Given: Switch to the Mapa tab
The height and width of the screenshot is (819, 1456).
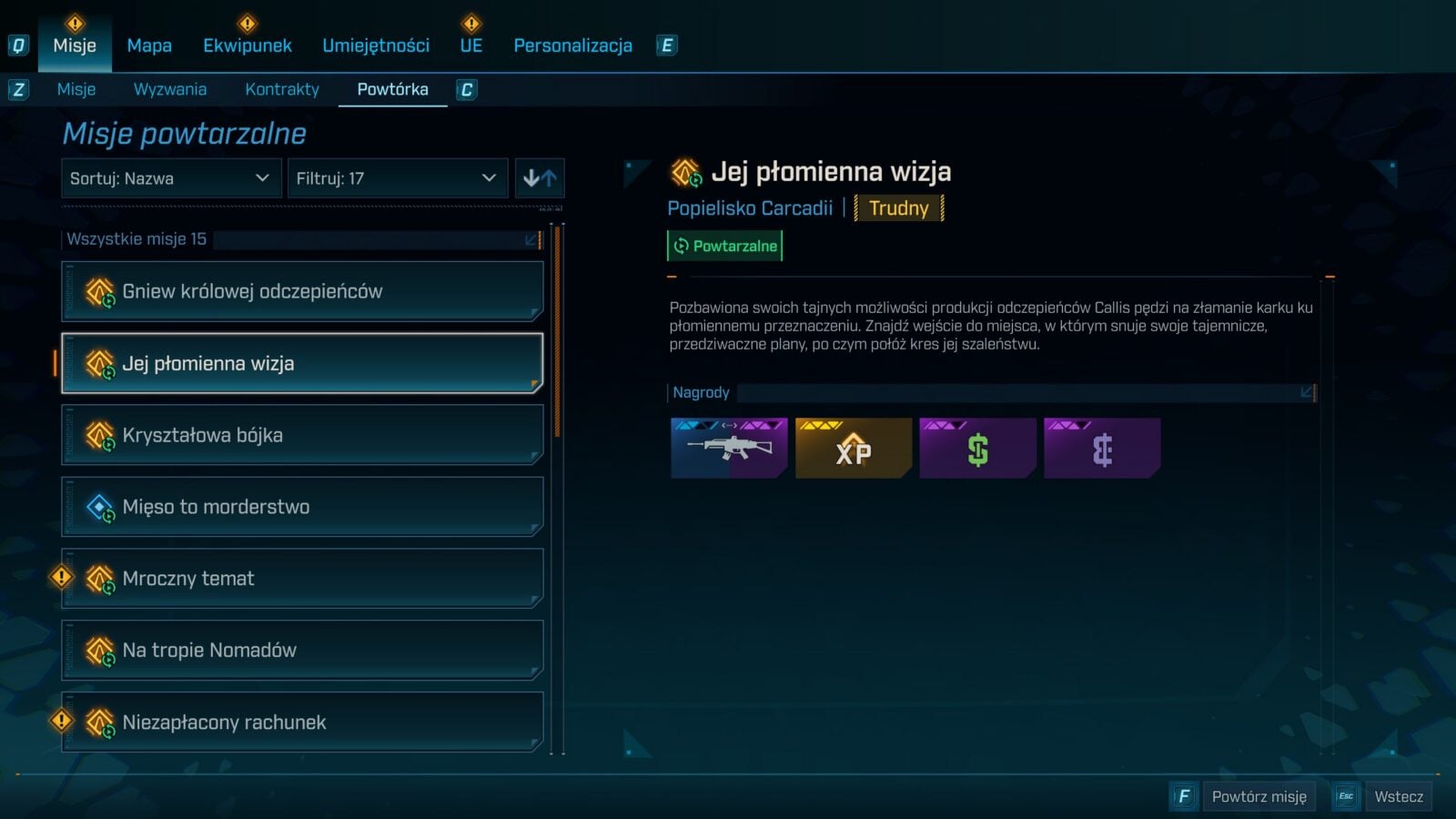Looking at the screenshot, I should coord(149,45).
